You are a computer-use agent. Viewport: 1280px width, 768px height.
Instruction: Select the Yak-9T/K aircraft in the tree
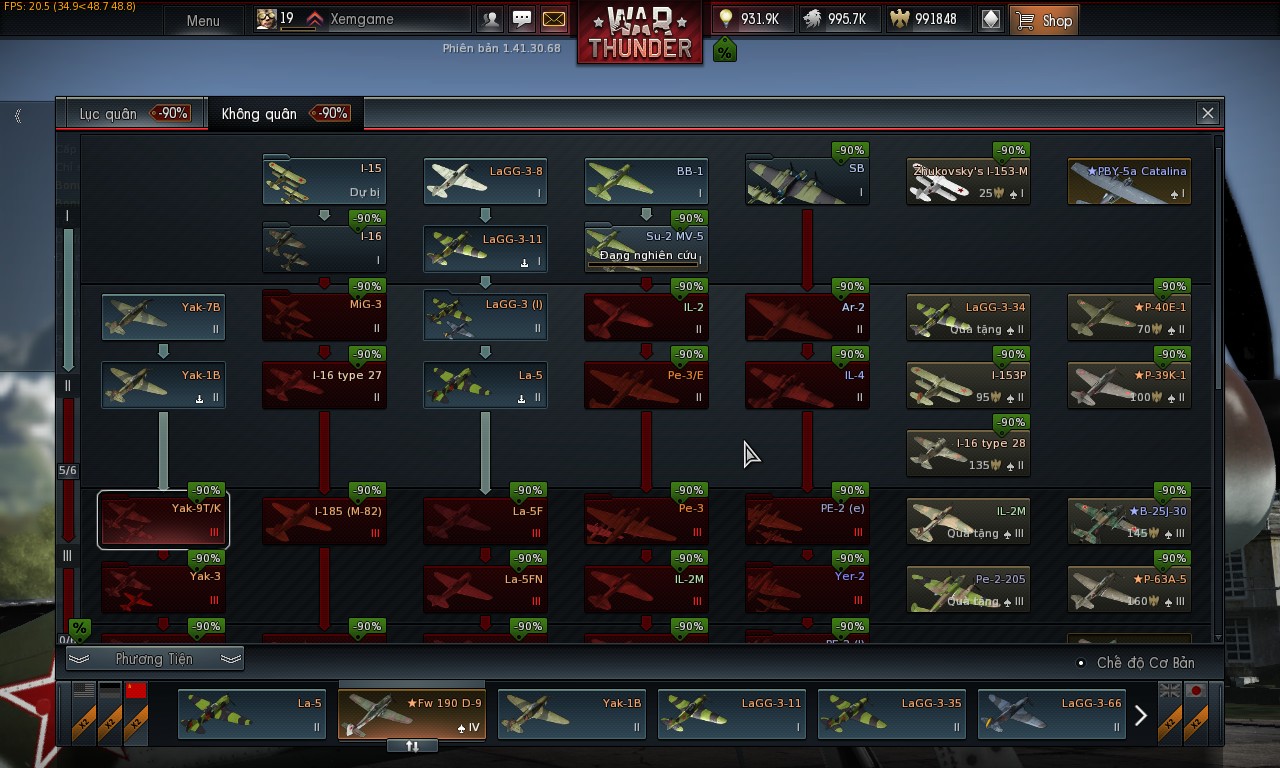163,519
